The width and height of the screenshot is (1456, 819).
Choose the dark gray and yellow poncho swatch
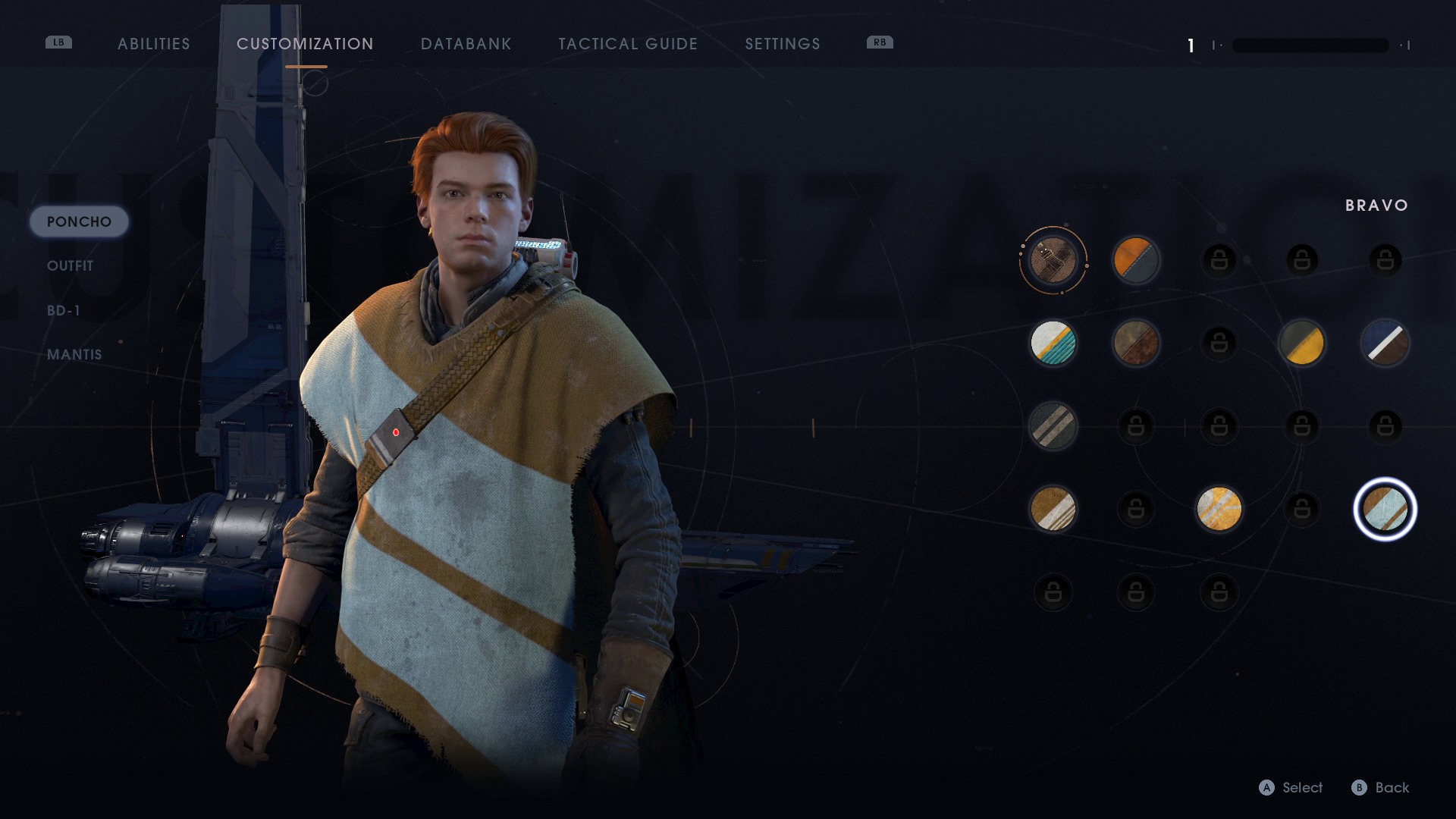pyautogui.click(x=1301, y=343)
